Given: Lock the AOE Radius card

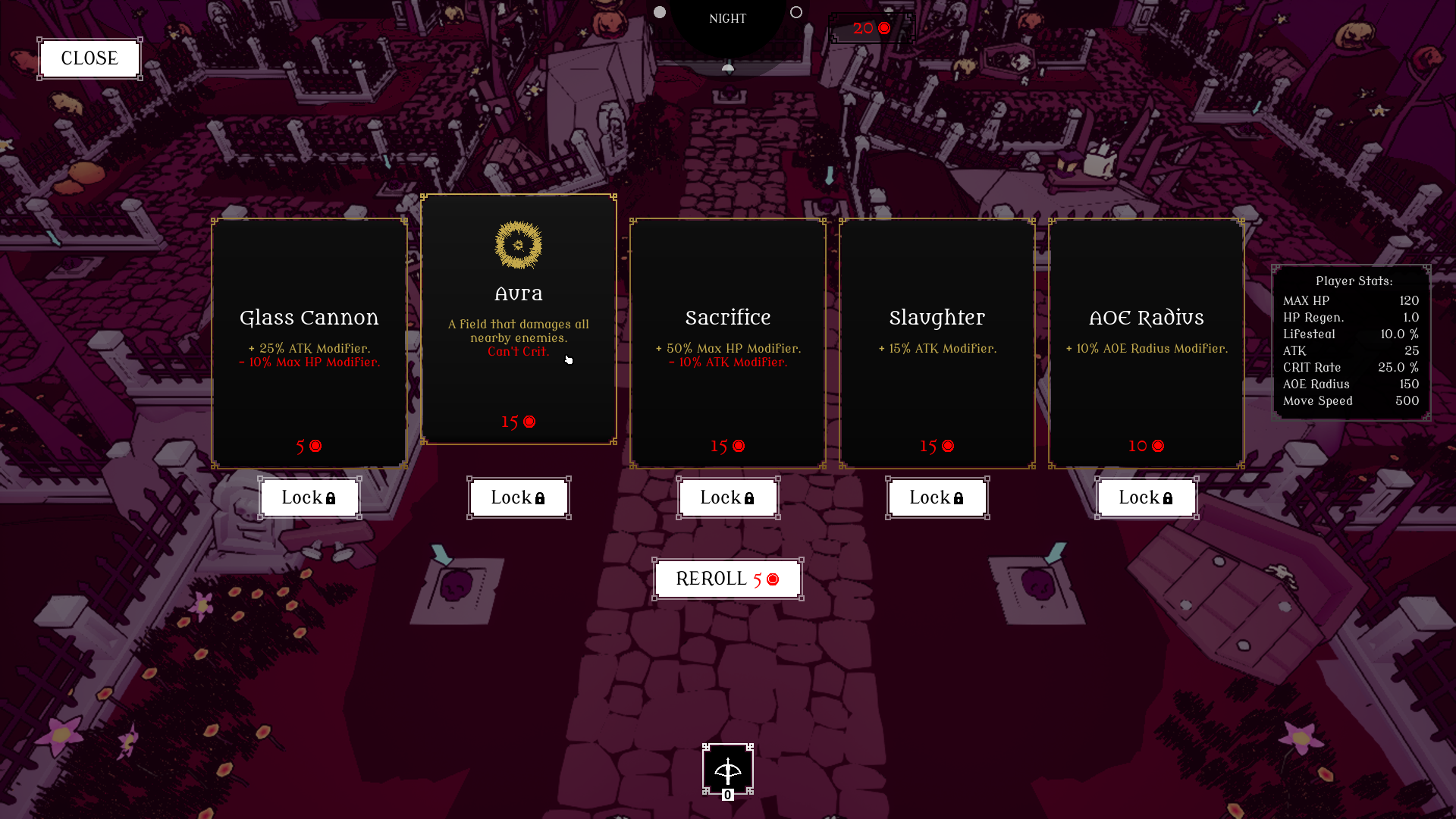Looking at the screenshot, I should pyautogui.click(x=1147, y=498).
